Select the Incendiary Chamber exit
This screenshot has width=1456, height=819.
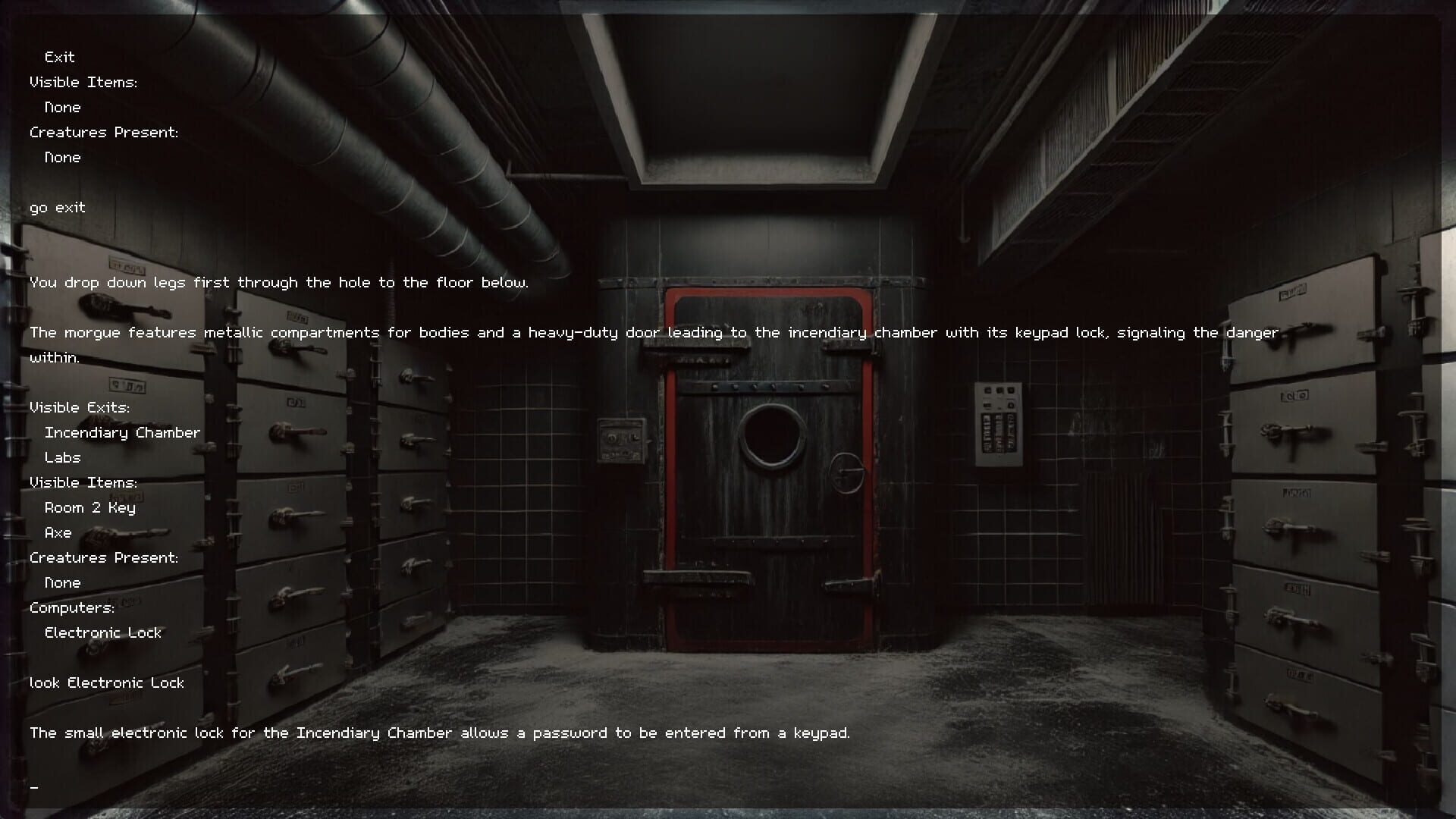123,432
